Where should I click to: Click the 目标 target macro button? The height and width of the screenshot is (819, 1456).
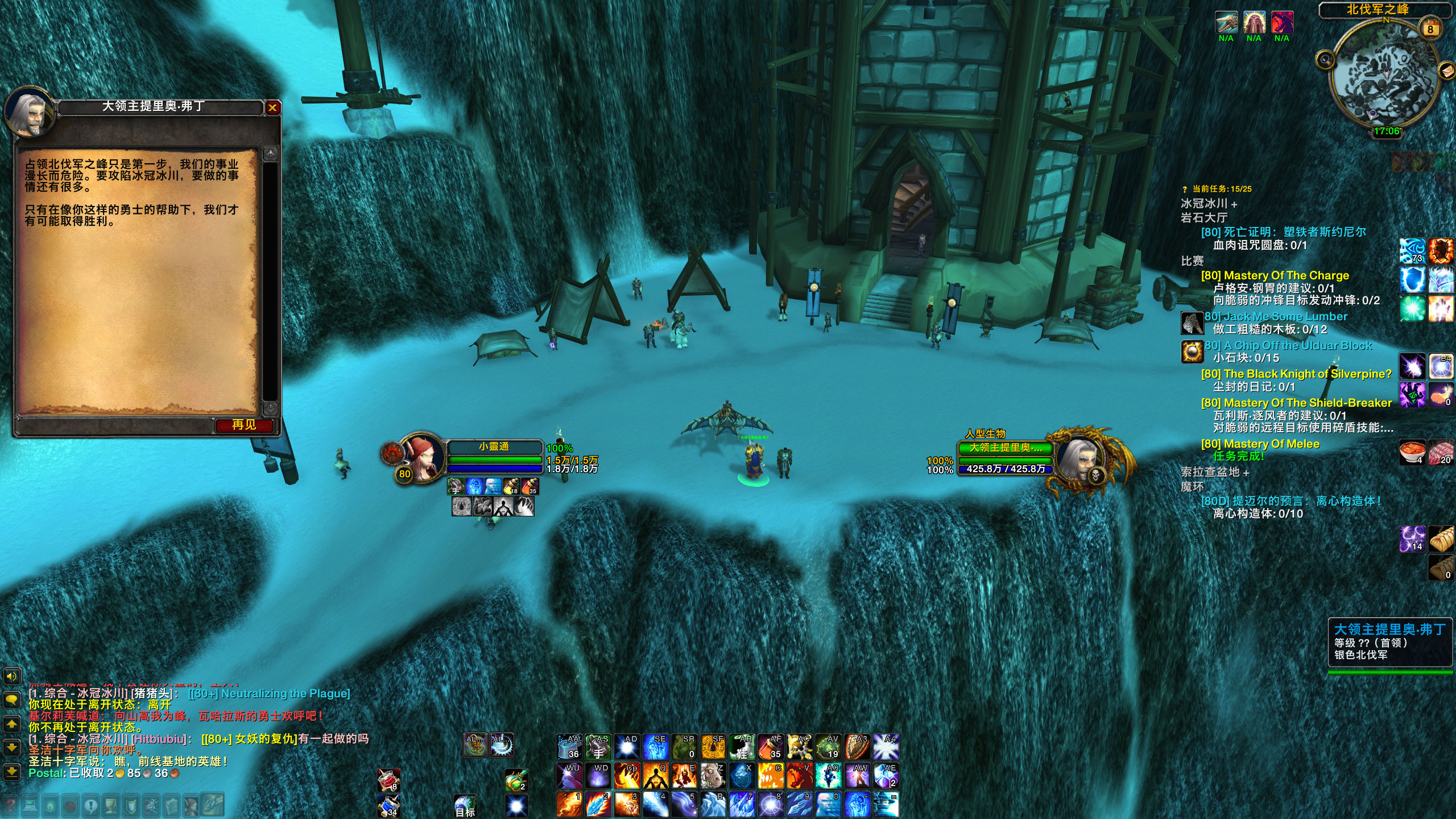[x=465, y=806]
